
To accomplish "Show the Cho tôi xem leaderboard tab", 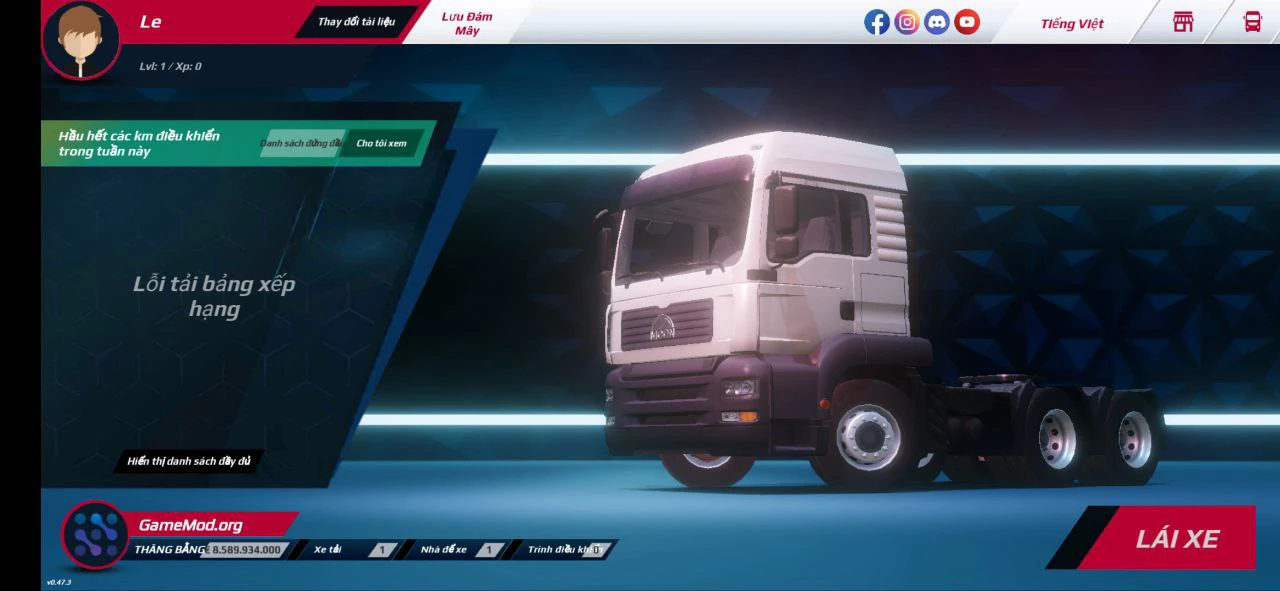I will tap(381, 144).
